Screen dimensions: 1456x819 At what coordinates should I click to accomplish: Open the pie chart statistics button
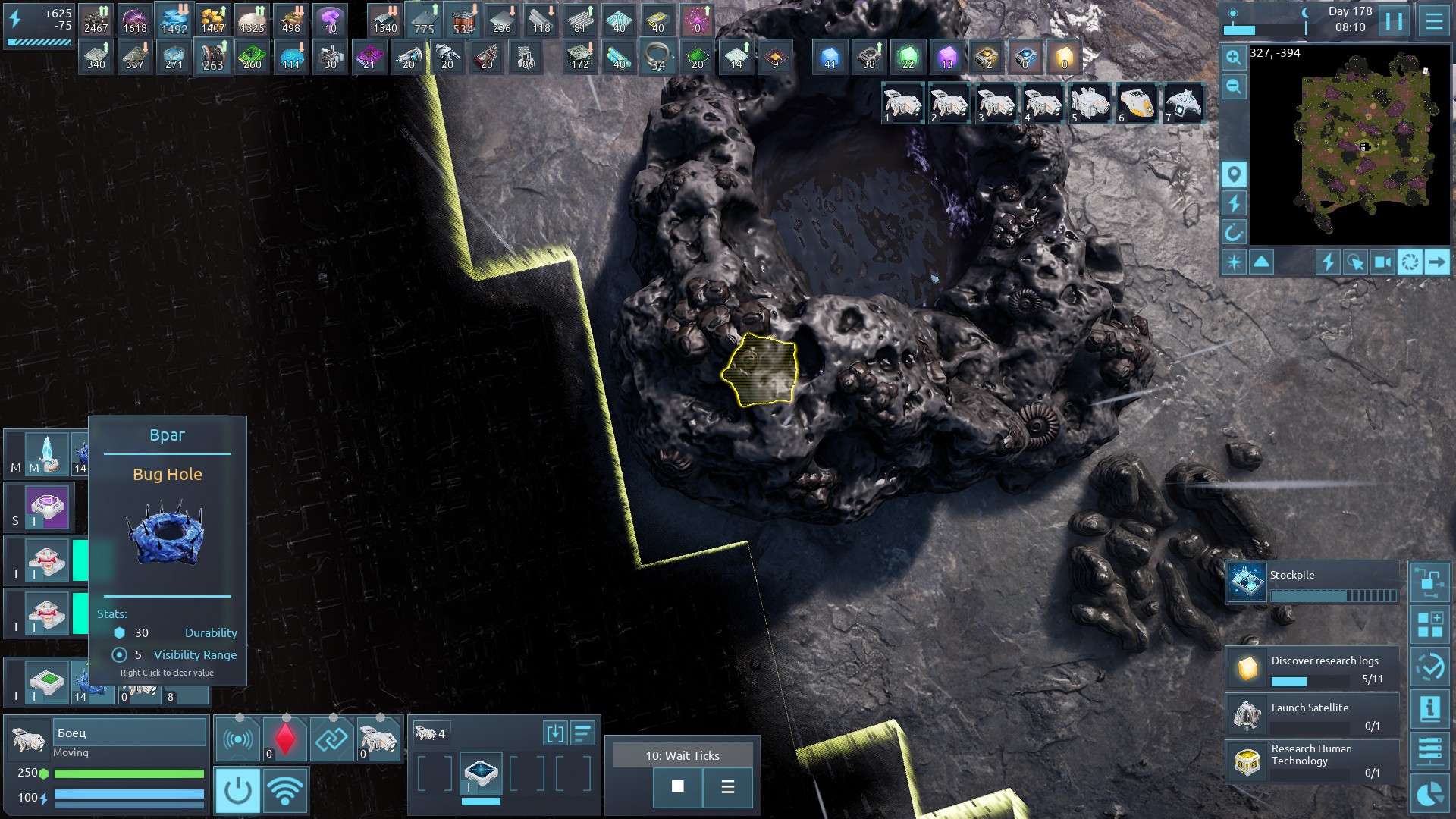coord(1429,794)
